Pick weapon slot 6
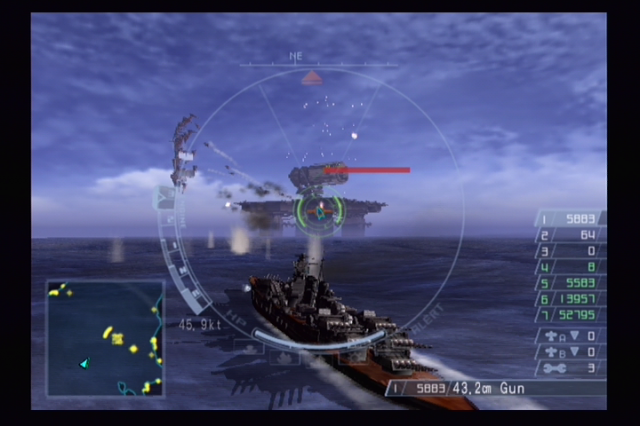This screenshot has height=426, width=640. click(569, 299)
